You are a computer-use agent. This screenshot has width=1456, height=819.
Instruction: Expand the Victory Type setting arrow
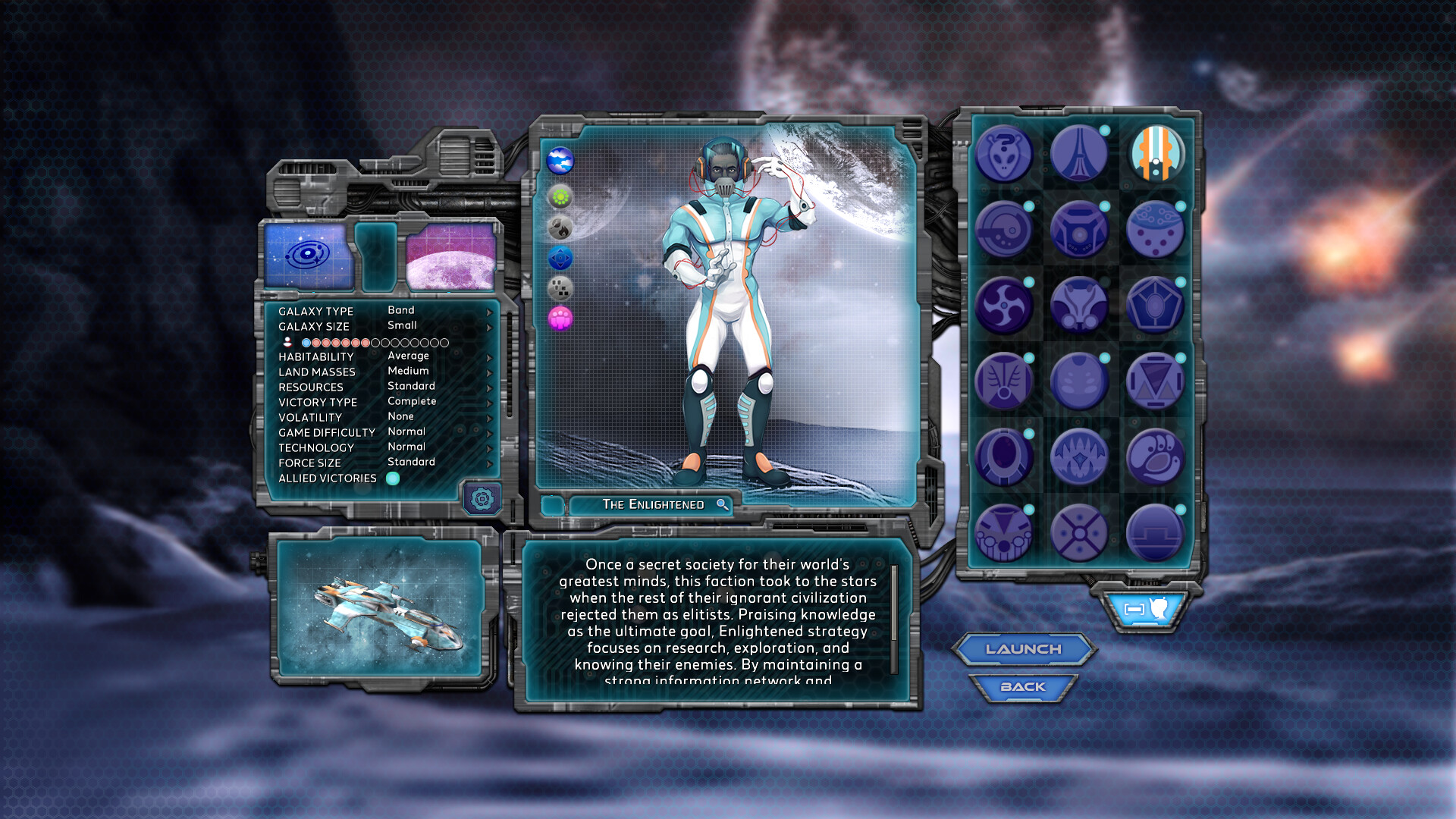click(x=489, y=402)
